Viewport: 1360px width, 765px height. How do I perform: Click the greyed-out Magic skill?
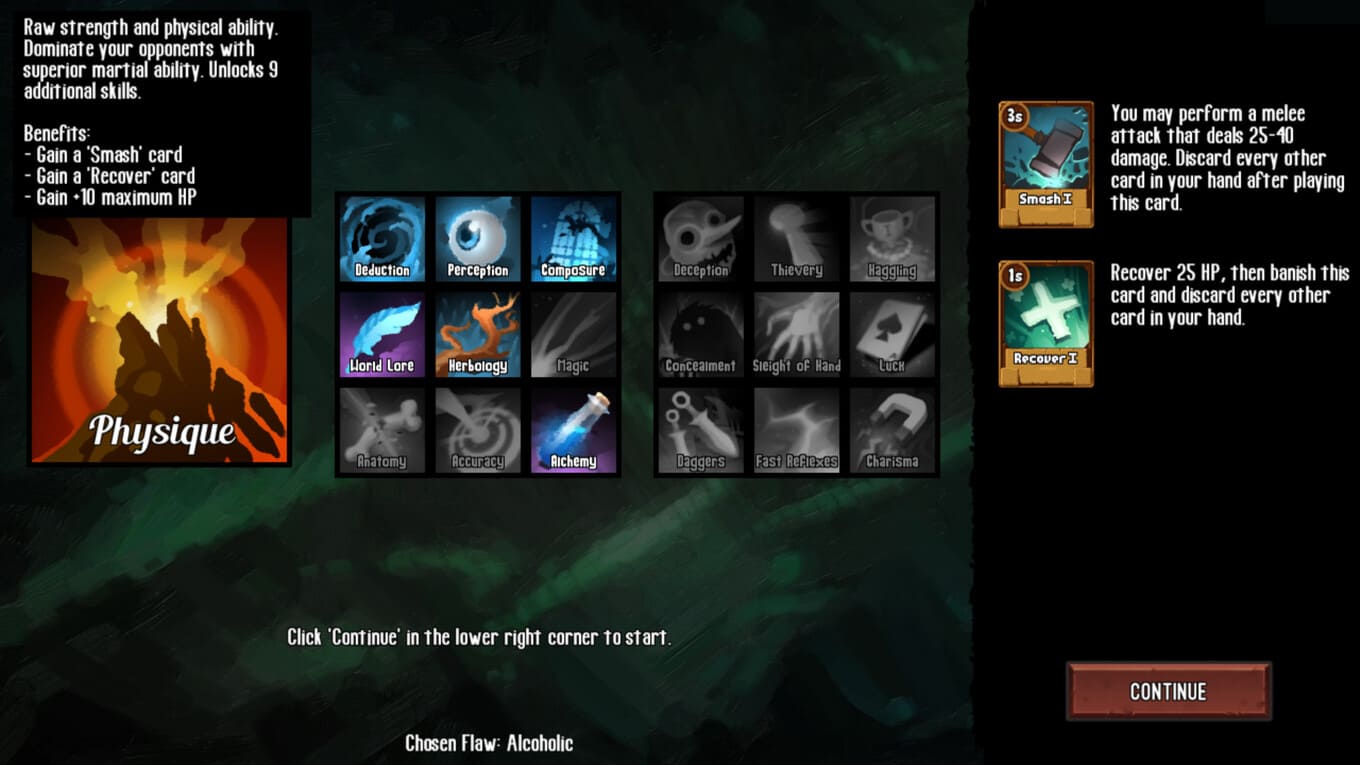573,335
